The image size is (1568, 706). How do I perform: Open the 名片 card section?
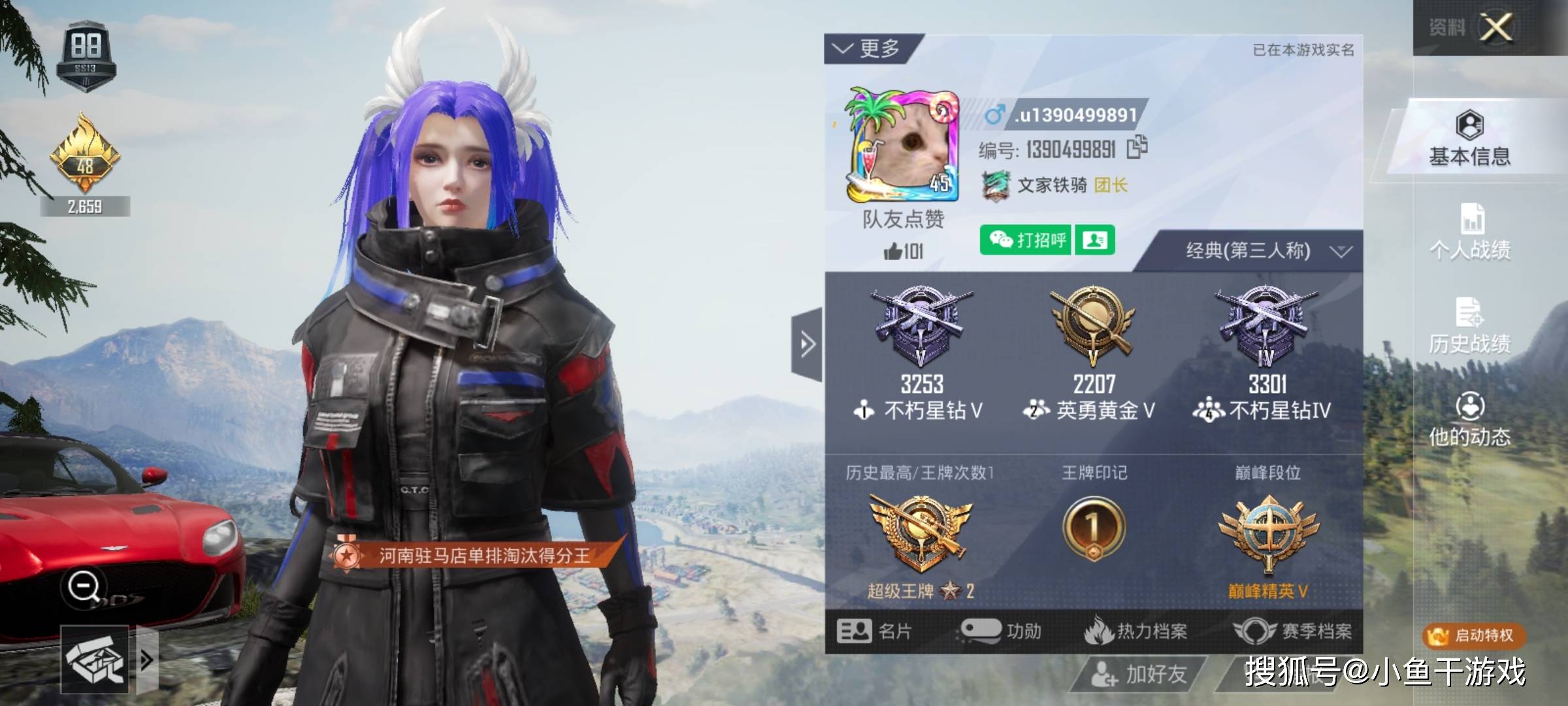click(874, 631)
